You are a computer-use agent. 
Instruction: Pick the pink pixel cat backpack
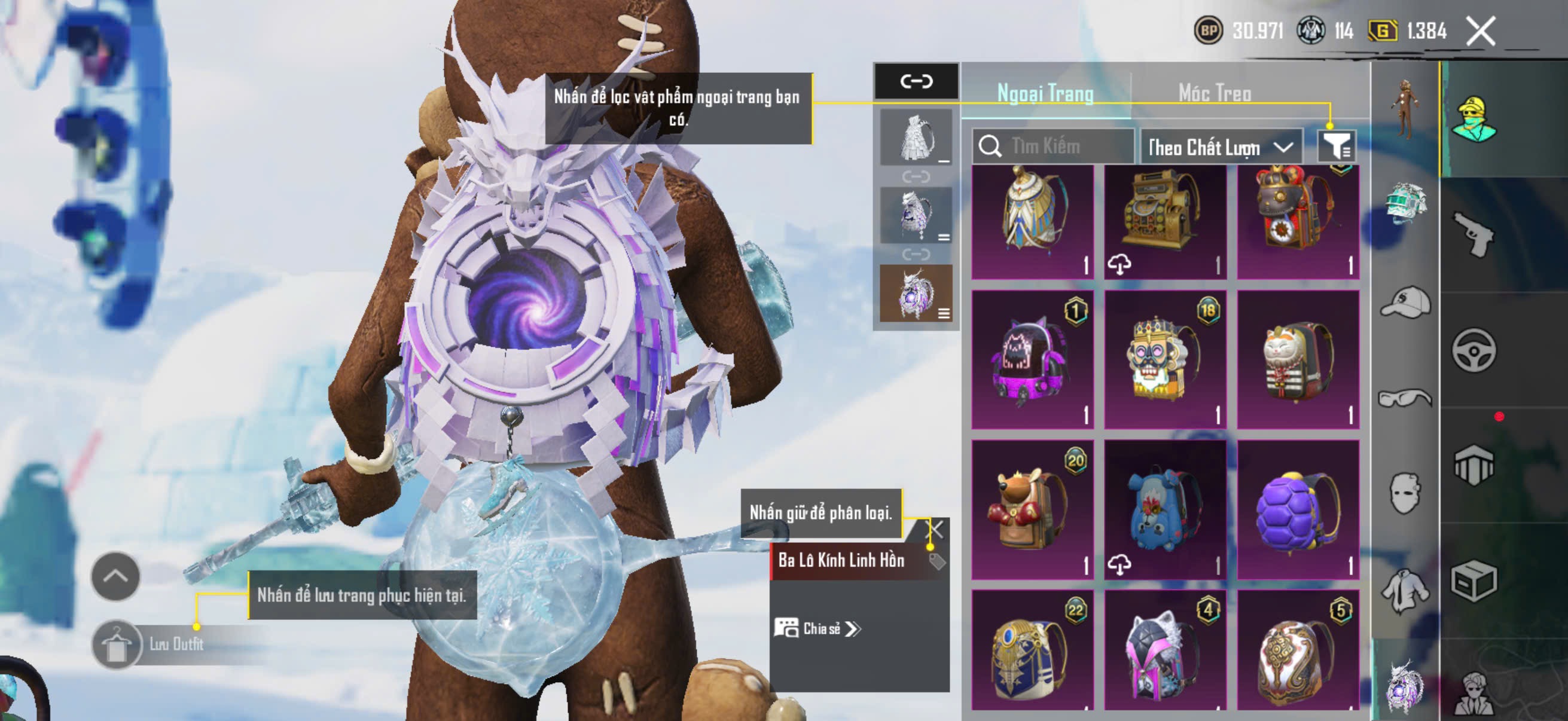click(1032, 360)
